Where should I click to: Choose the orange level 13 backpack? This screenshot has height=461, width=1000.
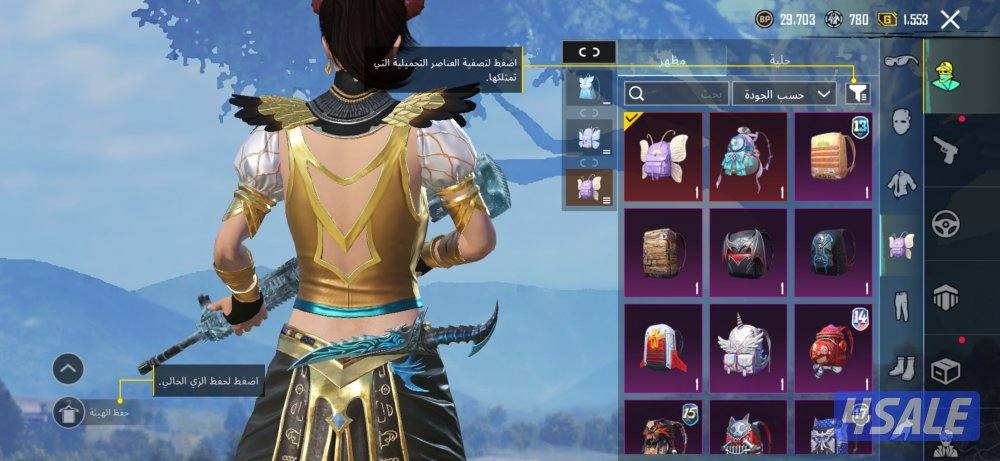(x=832, y=155)
